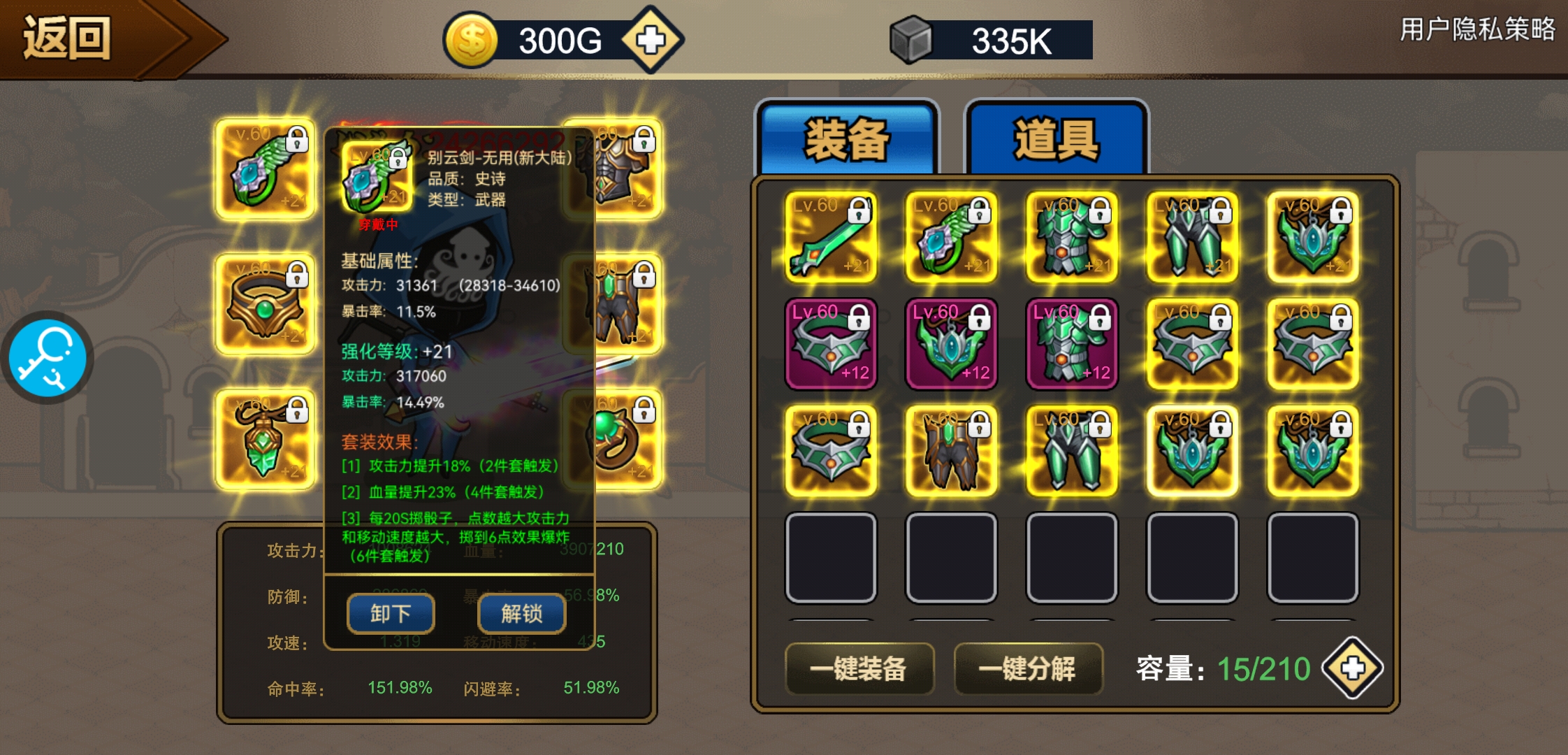The width and height of the screenshot is (1568, 755).
Task: Select the green sword in the inventory
Action: tap(831, 238)
